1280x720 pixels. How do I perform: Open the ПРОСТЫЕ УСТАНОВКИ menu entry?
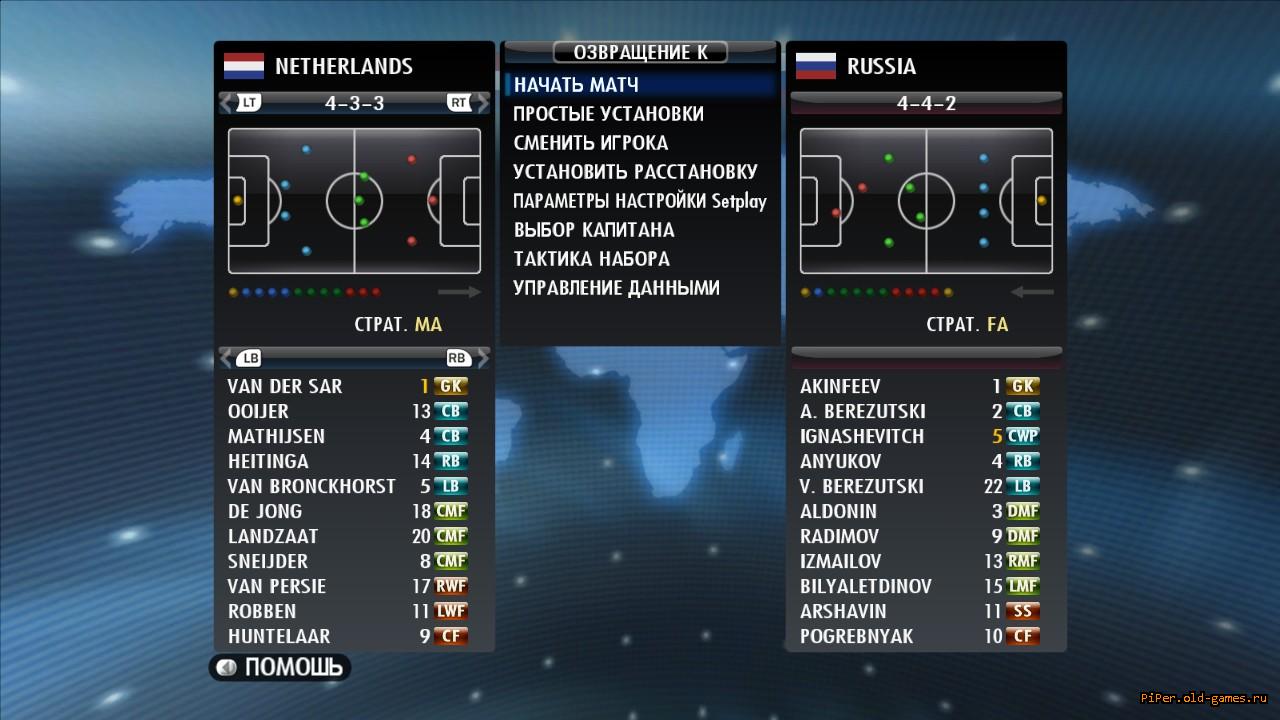[x=608, y=114]
